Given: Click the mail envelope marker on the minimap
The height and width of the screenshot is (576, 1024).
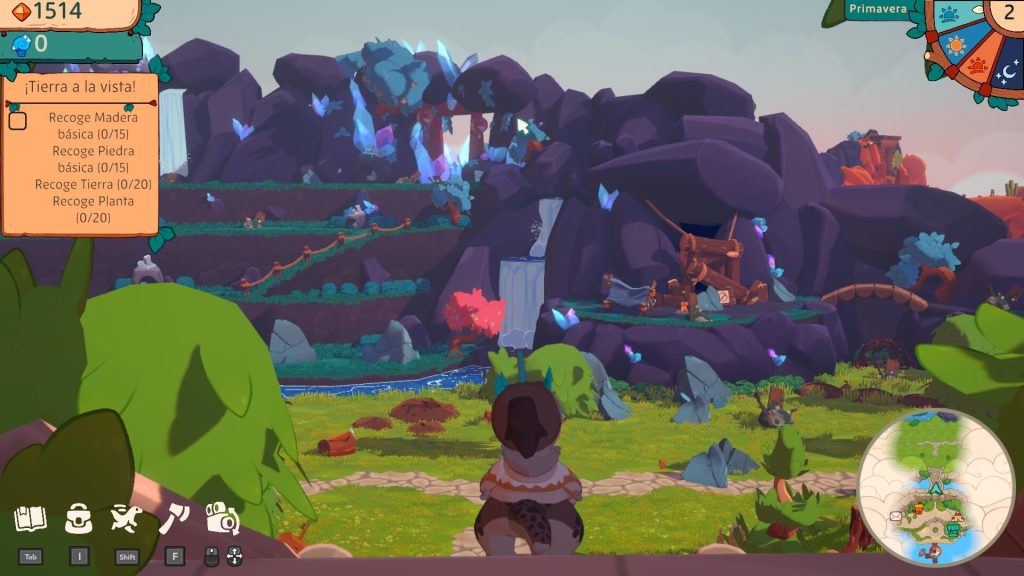Looking at the screenshot, I should click(x=895, y=515).
